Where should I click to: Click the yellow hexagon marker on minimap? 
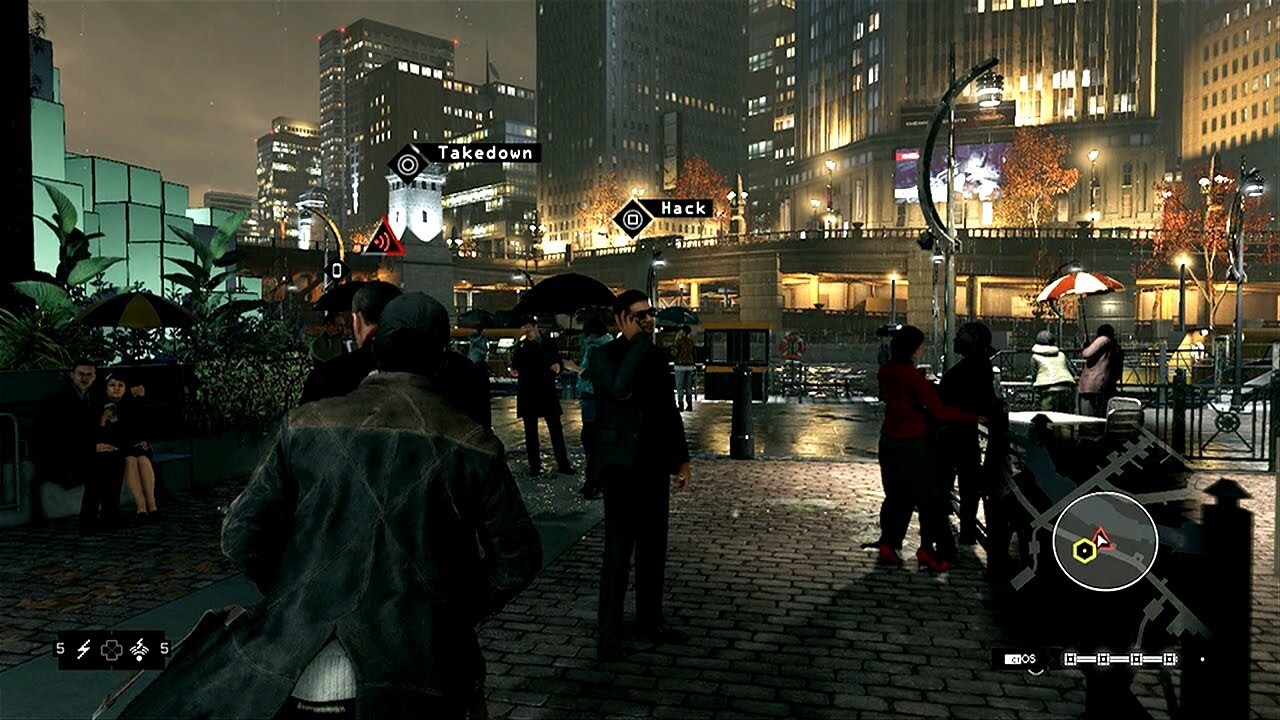[x=1082, y=549]
